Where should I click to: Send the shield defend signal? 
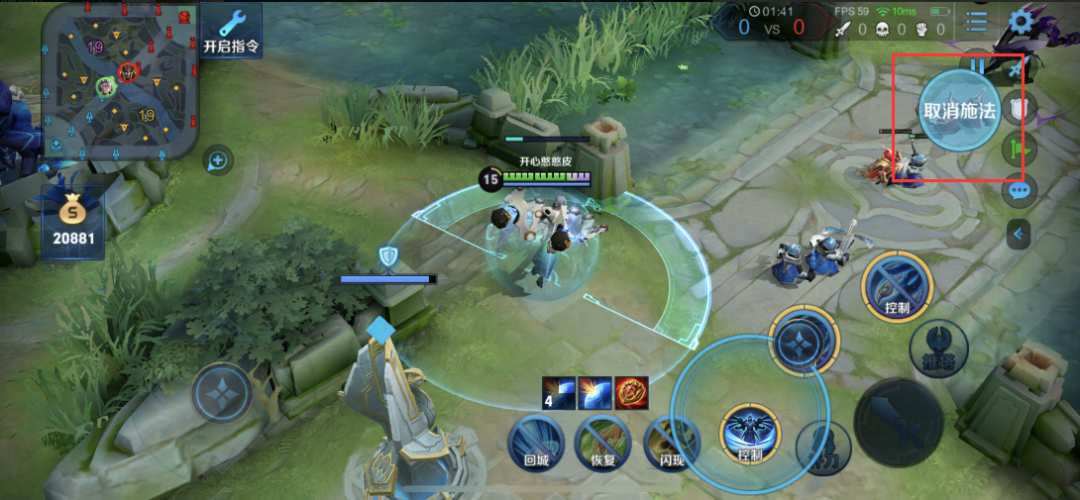coord(1020,107)
